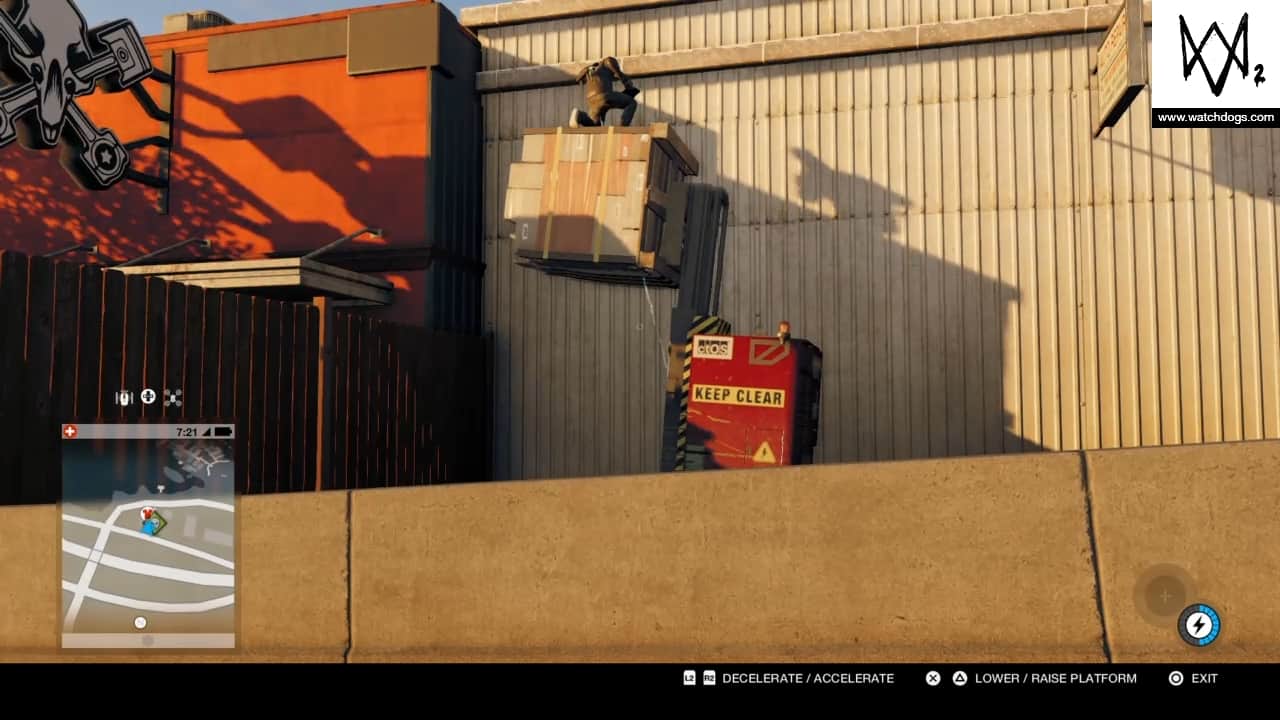1280x720 pixels.
Task: Select the cross button icon in the control bar
Action: click(931, 678)
